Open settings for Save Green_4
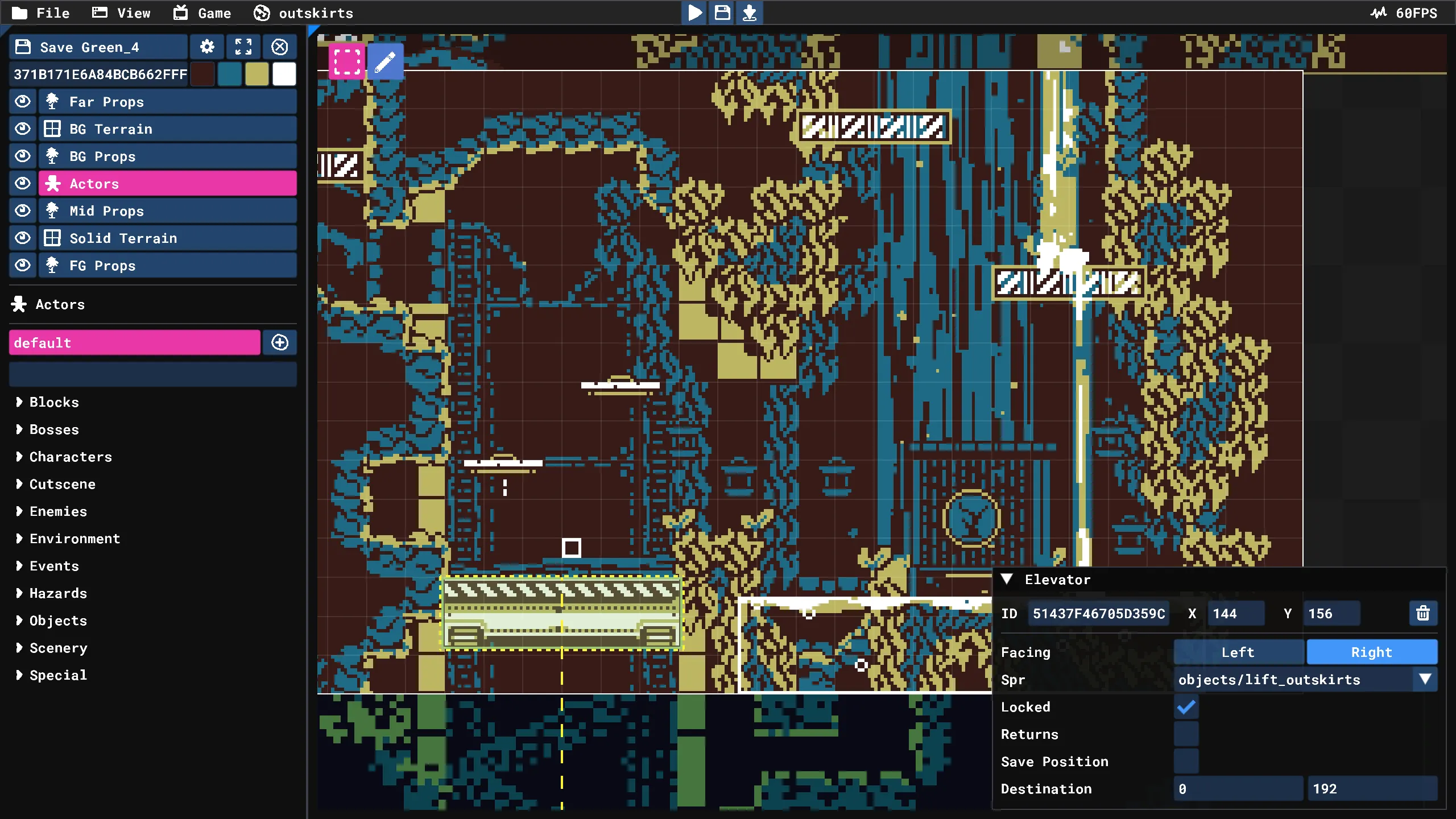Viewport: 1456px width, 819px height. (x=207, y=47)
